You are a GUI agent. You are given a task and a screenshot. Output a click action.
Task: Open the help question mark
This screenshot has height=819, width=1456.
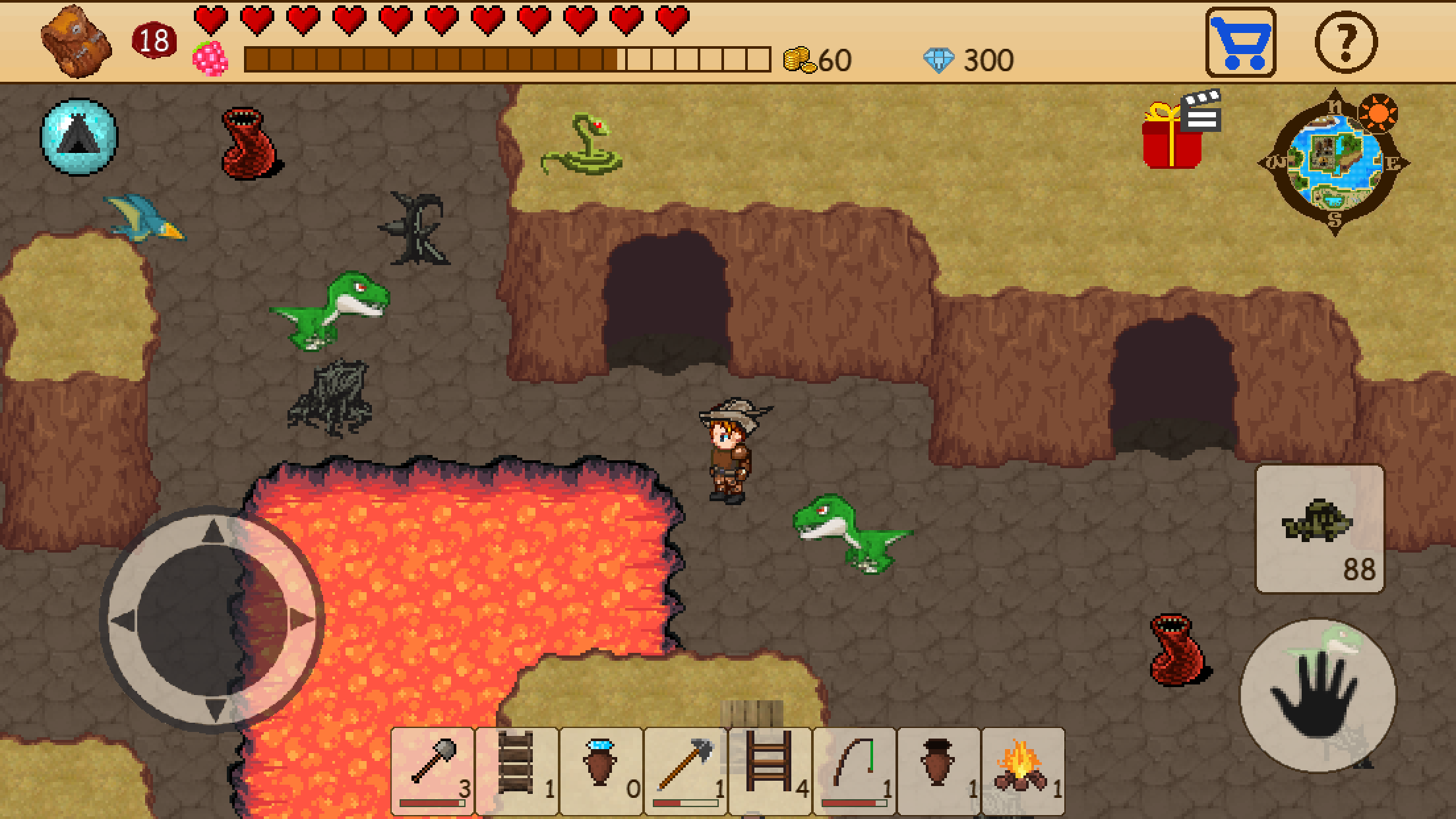click(x=1345, y=44)
